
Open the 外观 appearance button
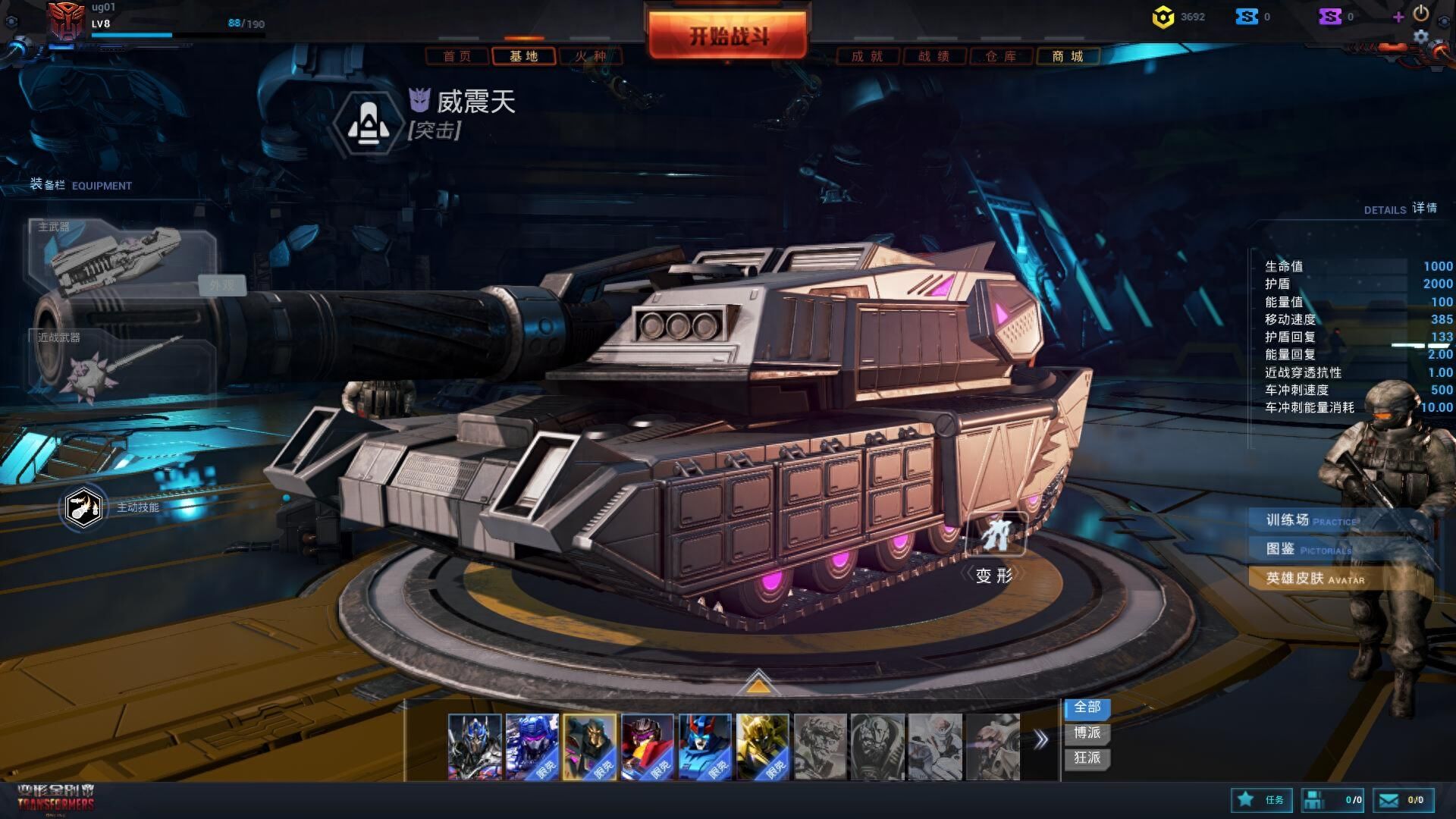click(222, 285)
